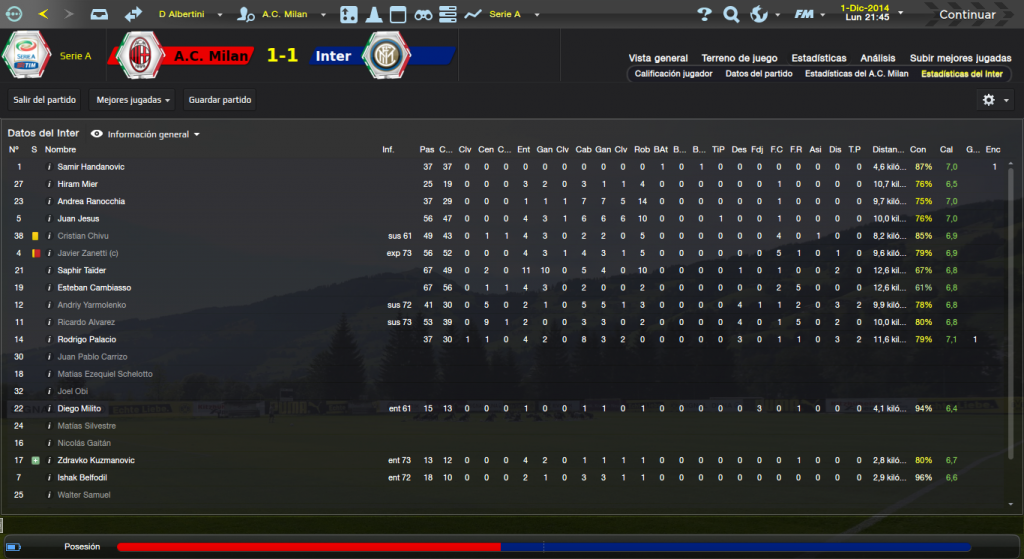This screenshot has width=1024, height=559.
Task: Continue to the next day
Action: pyautogui.click(x=966, y=15)
